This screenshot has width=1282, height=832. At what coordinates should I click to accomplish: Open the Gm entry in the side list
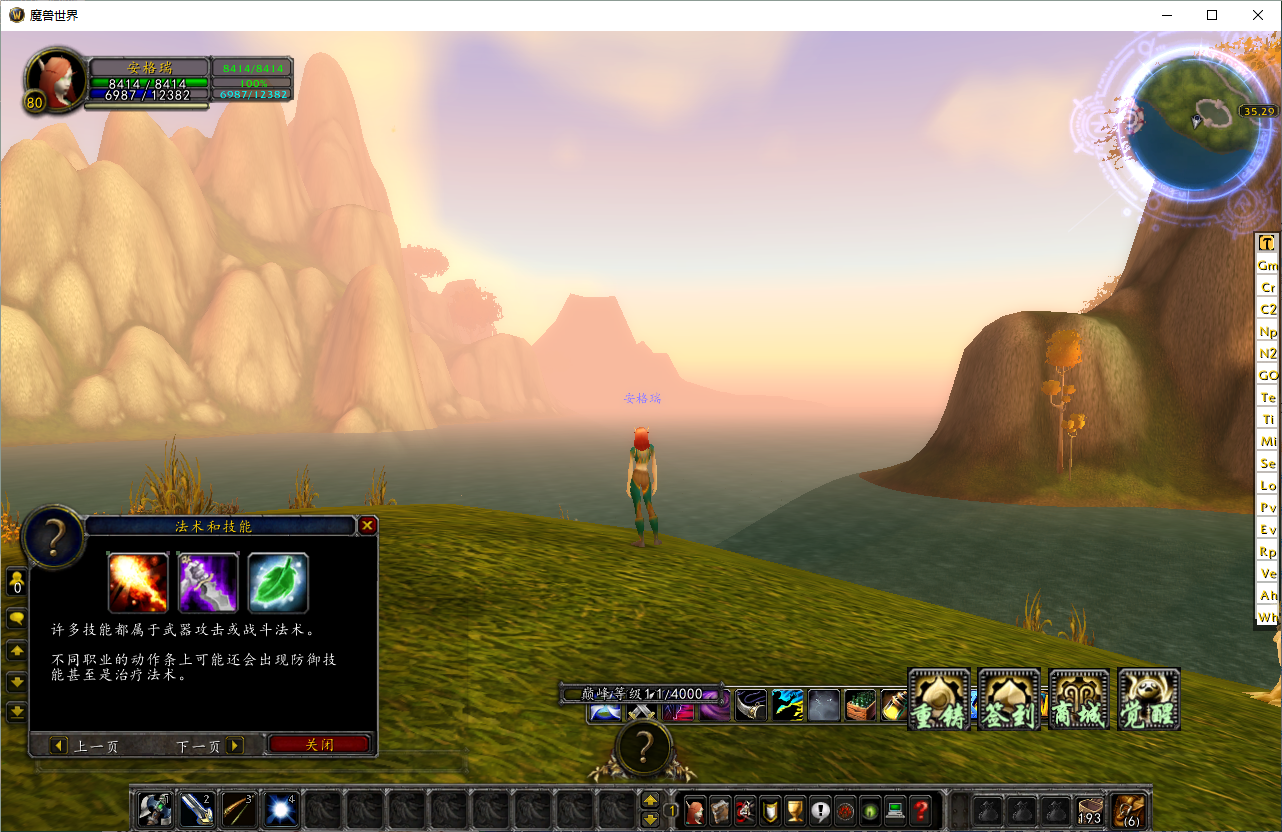coord(1268,266)
